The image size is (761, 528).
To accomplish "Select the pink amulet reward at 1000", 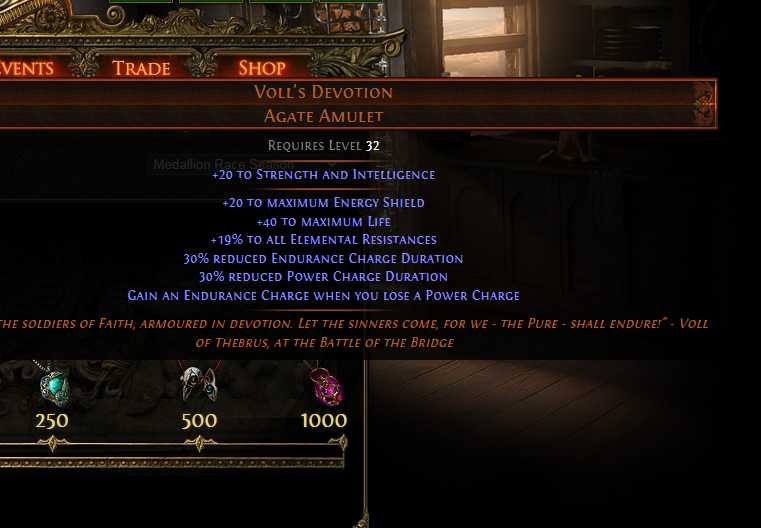I will 324,385.
